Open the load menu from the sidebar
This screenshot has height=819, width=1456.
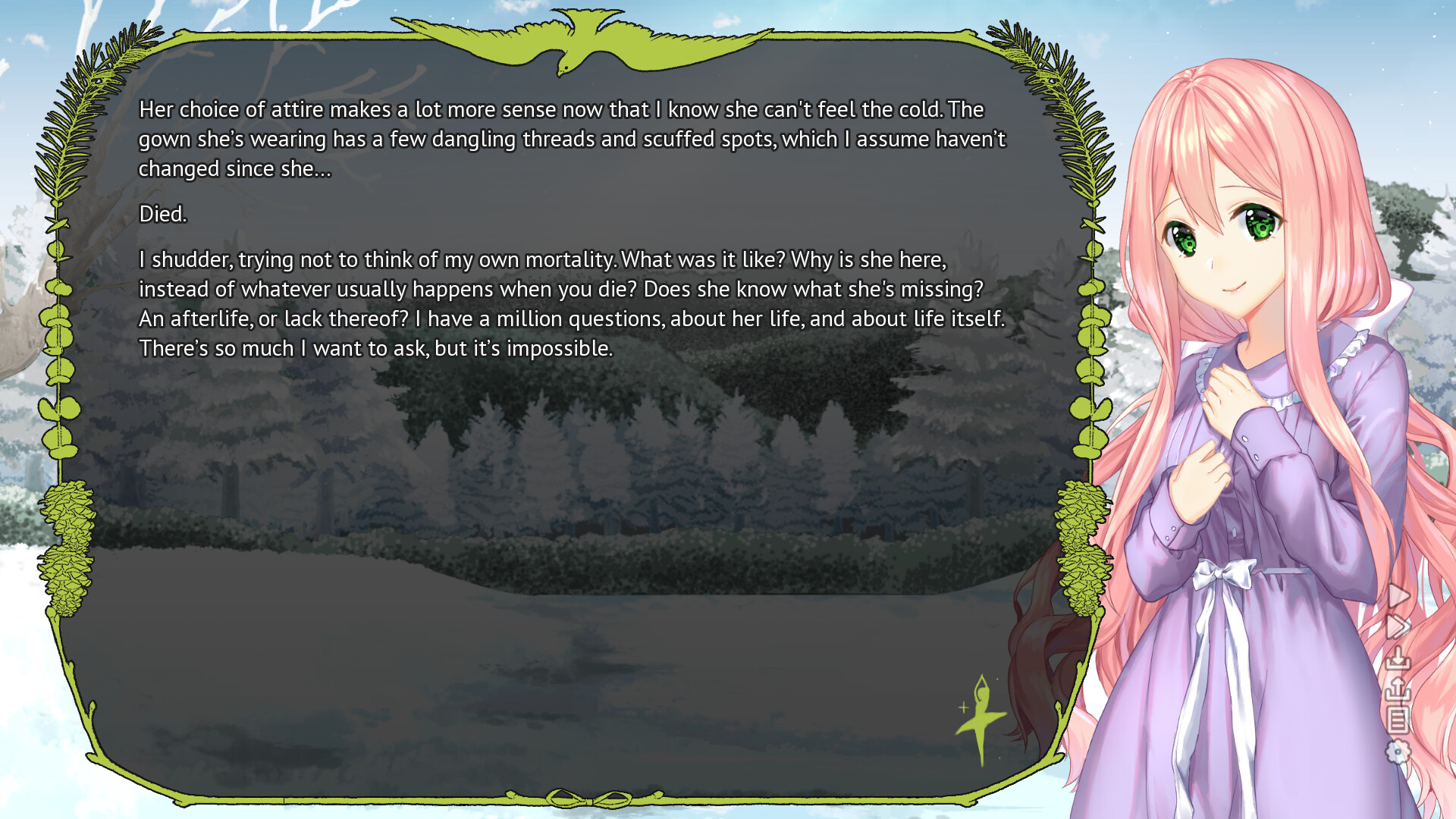[x=1398, y=687]
